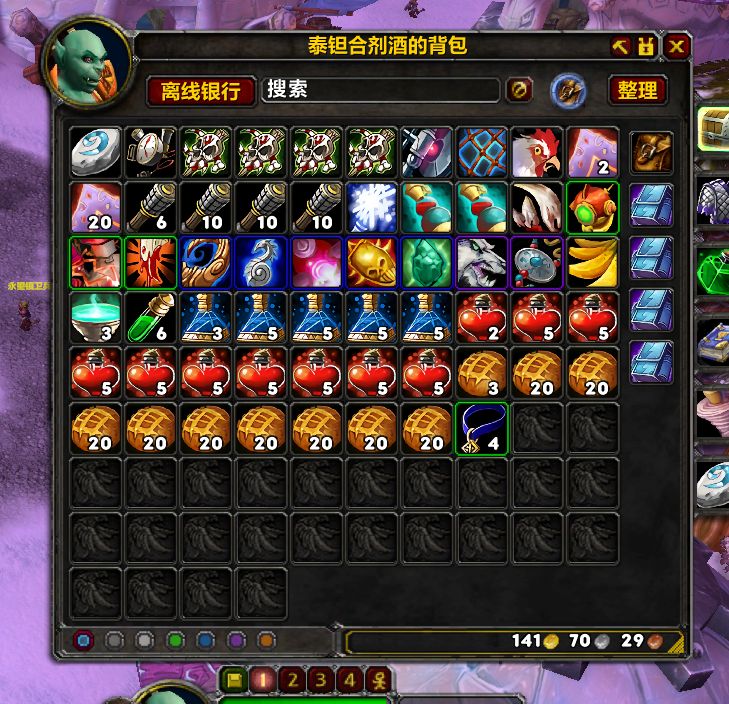This screenshot has width=729, height=704.
Task: Choose the green quality filter dot
Action: point(176,640)
